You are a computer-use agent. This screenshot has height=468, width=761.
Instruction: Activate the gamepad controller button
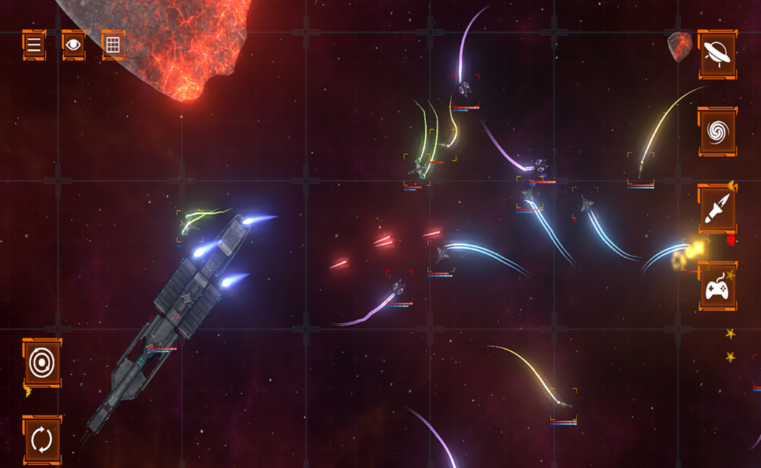717,288
